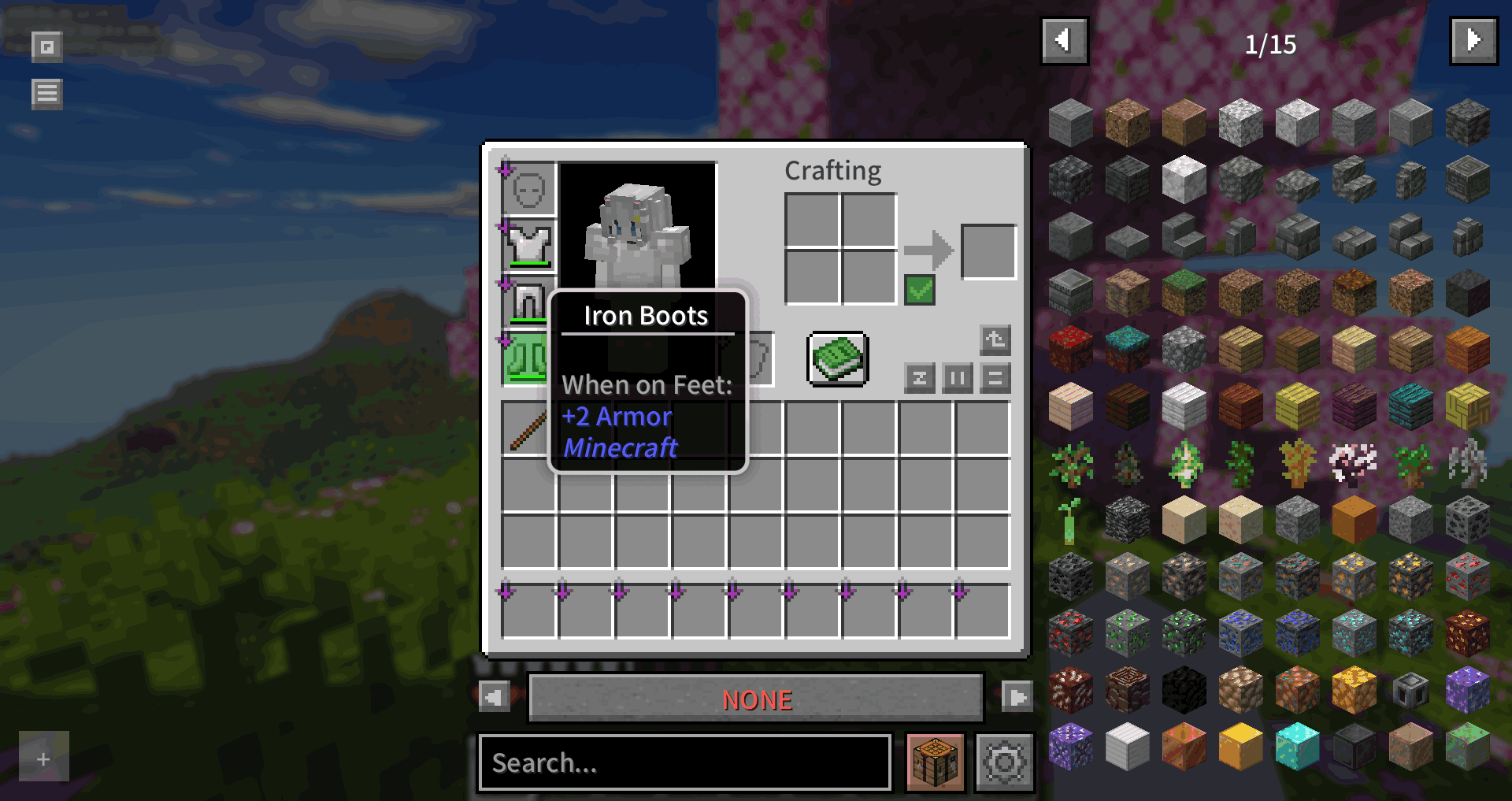Click the previous-page arrow above the item list
The image size is (1512, 801).
pyautogui.click(x=1065, y=41)
